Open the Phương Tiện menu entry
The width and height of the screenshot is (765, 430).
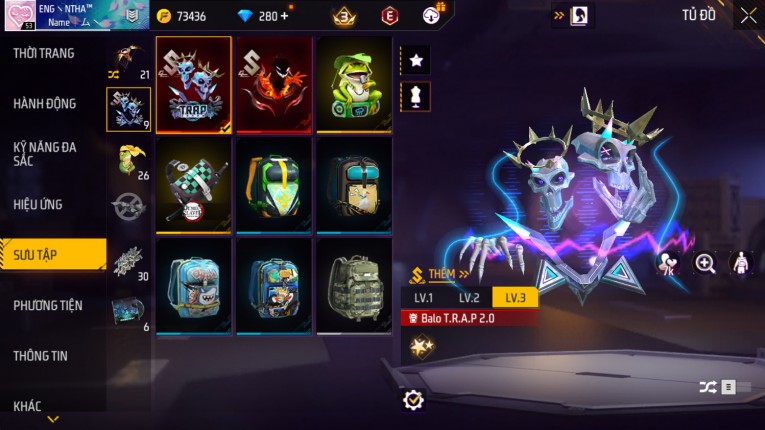[x=48, y=305]
